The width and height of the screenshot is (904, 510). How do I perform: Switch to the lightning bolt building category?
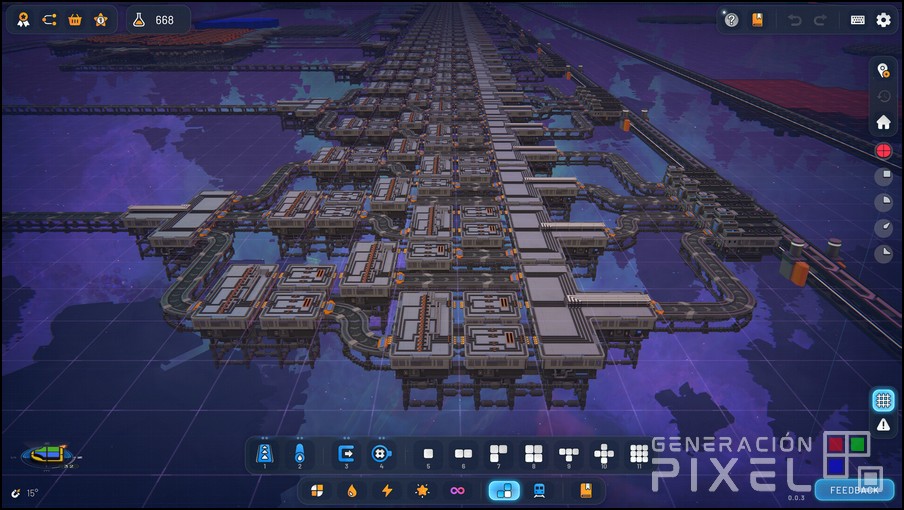(386, 491)
